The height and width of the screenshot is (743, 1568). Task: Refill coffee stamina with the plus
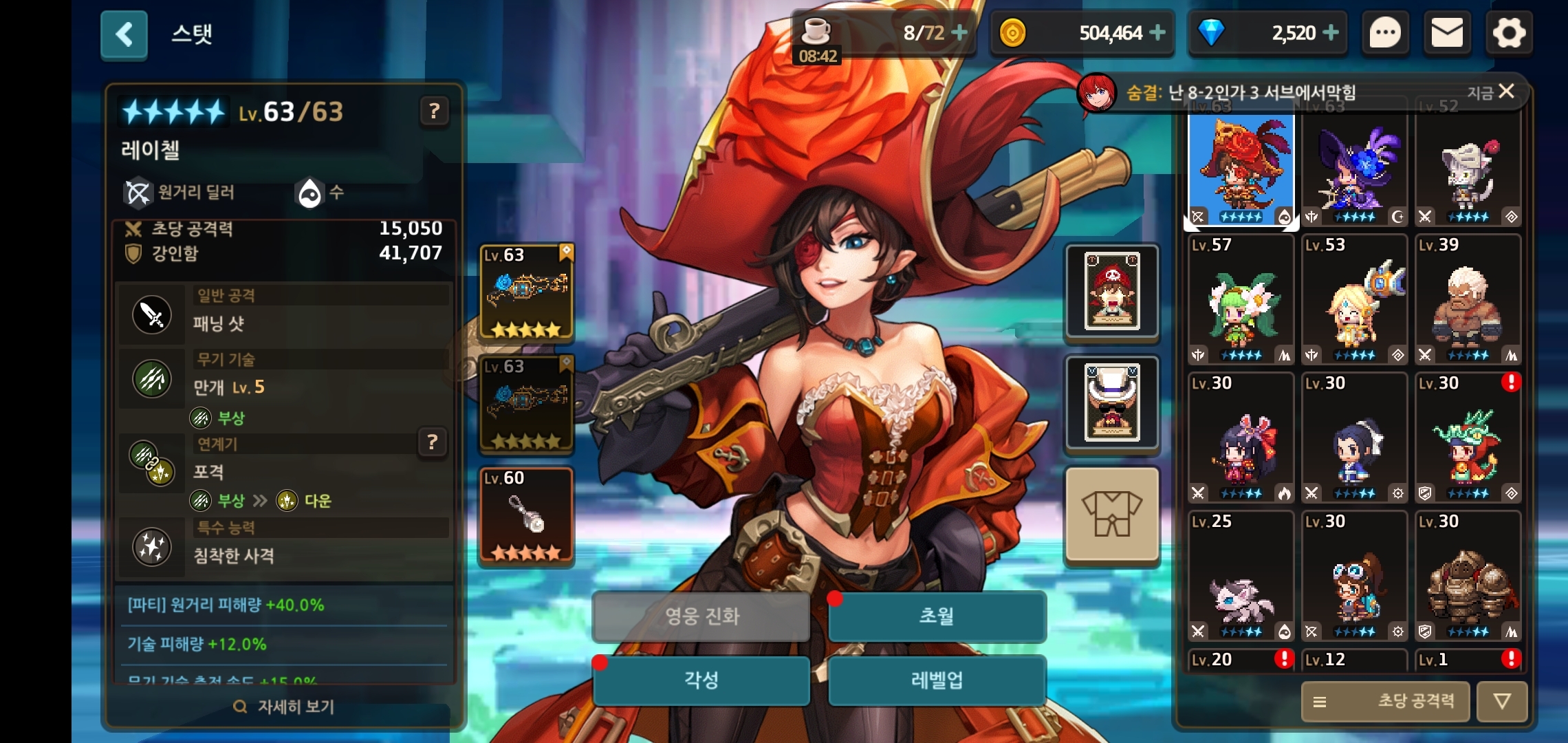(x=959, y=32)
